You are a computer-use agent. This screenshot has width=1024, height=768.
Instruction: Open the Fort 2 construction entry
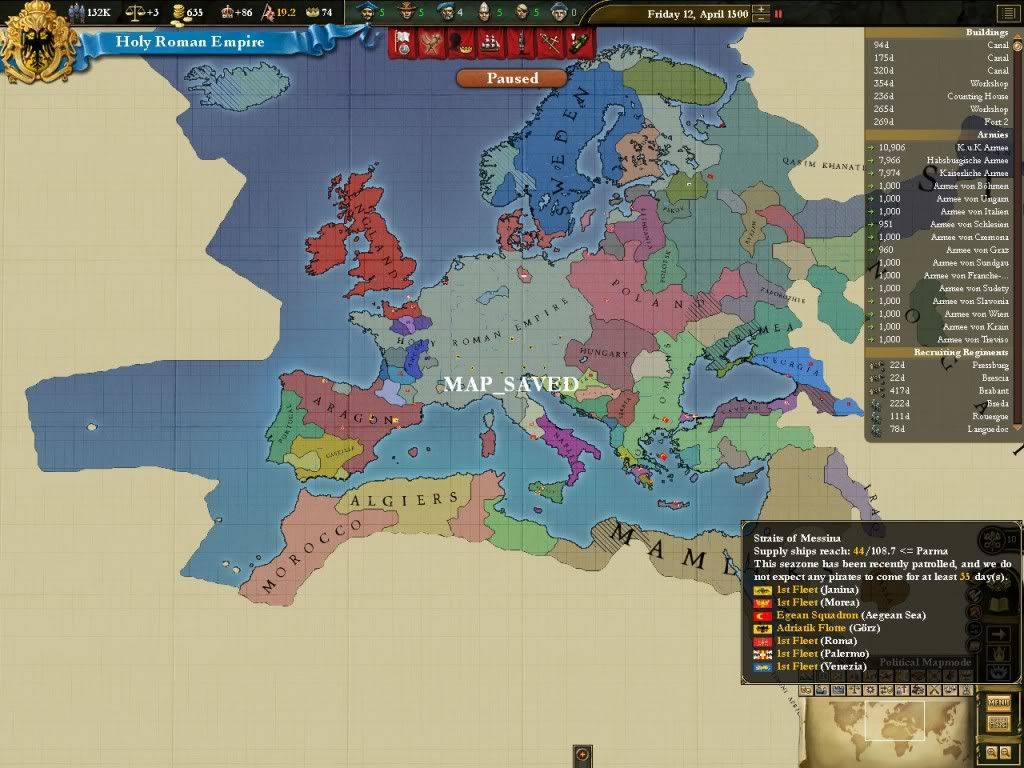tap(940, 121)
